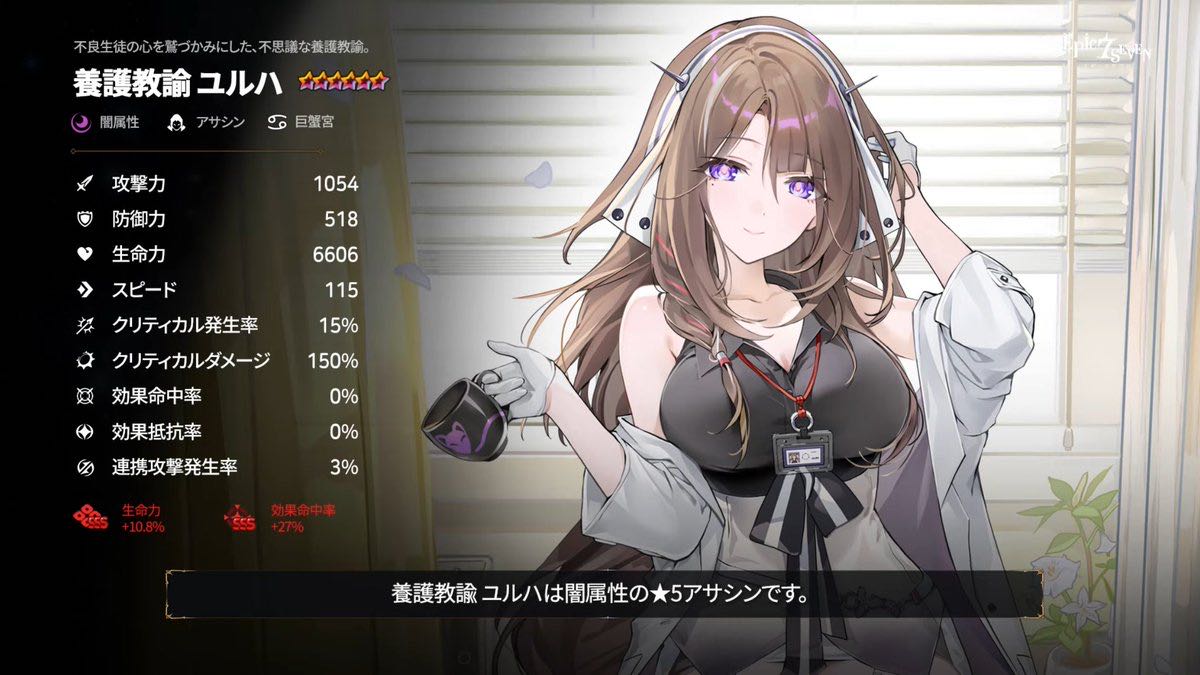Select the SSS 効果命中率 imprint icon

(243, 517)
